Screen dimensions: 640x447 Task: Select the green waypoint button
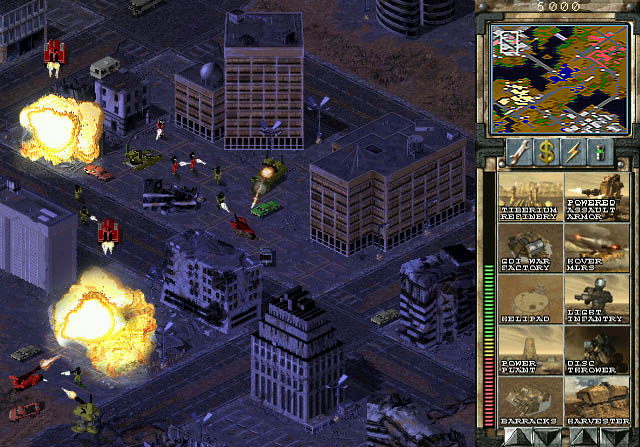[600, 152]
